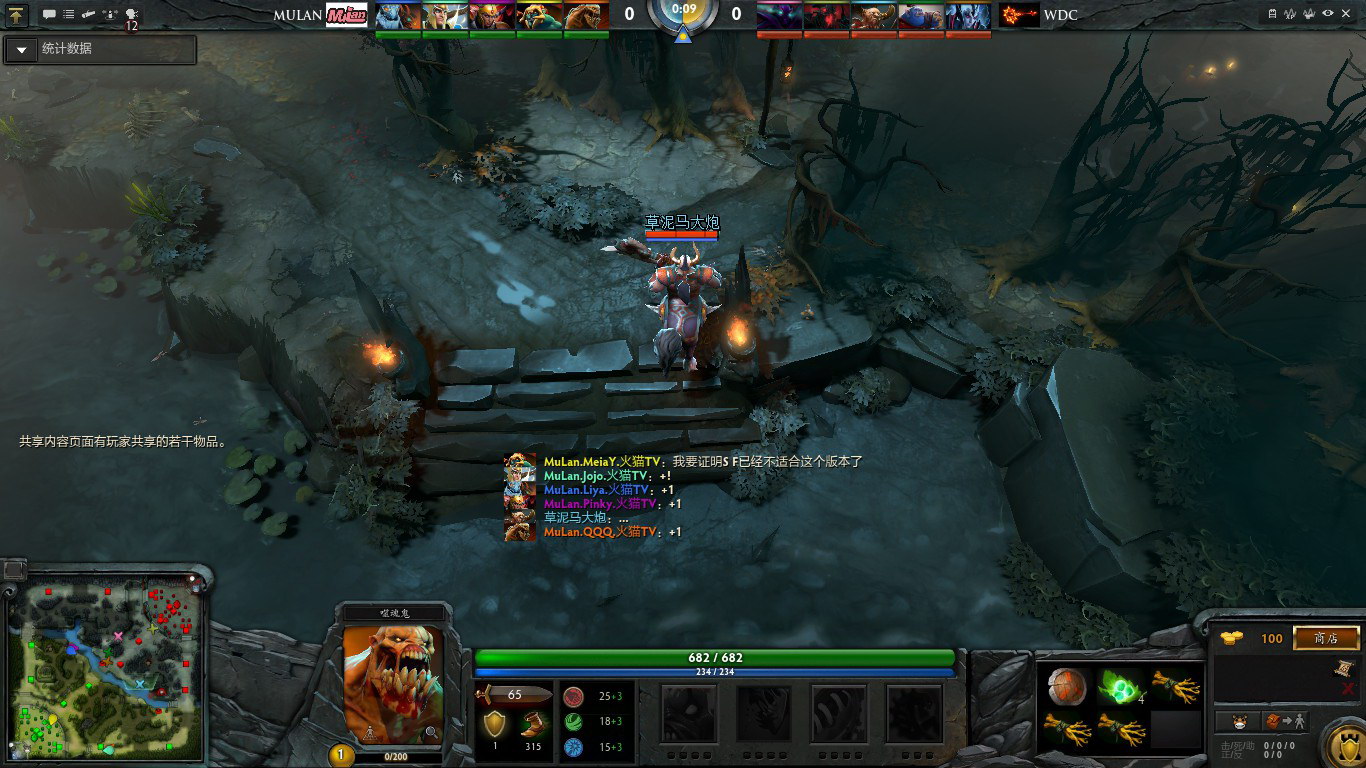
Task: Click the game clock at top center
Action: click(x=684, y=10)
